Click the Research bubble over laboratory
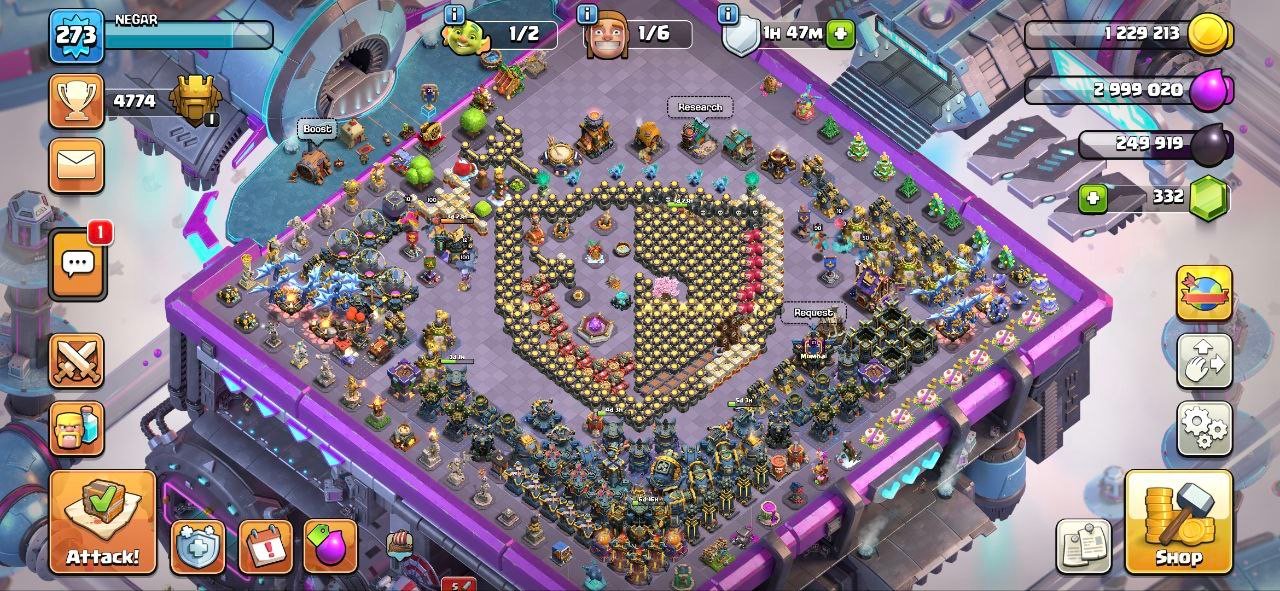 pos(699,107)
